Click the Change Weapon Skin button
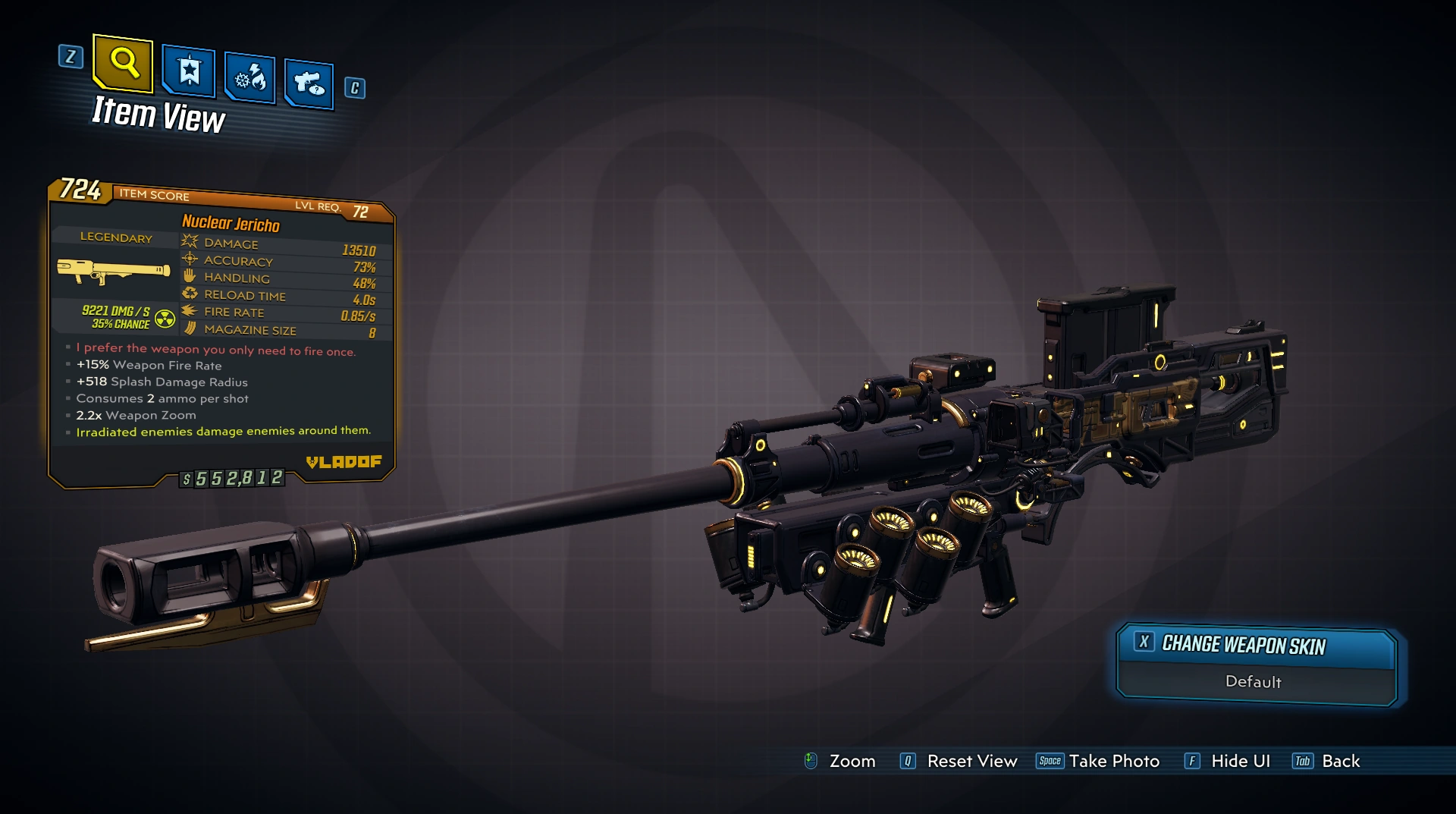 point(1256,646)
